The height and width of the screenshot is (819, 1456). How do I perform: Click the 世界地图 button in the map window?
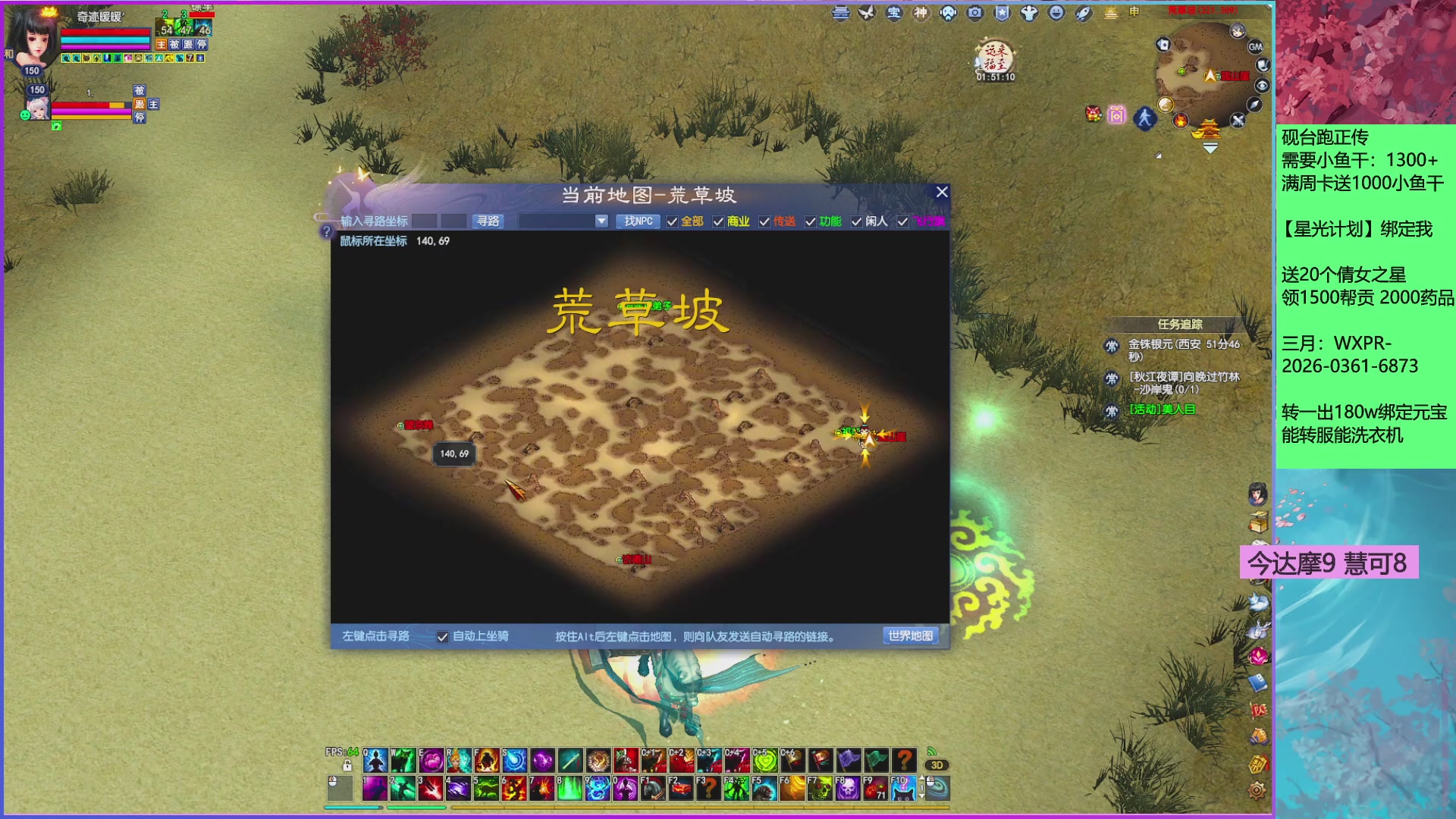pyautogui.click(x=909, y=635)
